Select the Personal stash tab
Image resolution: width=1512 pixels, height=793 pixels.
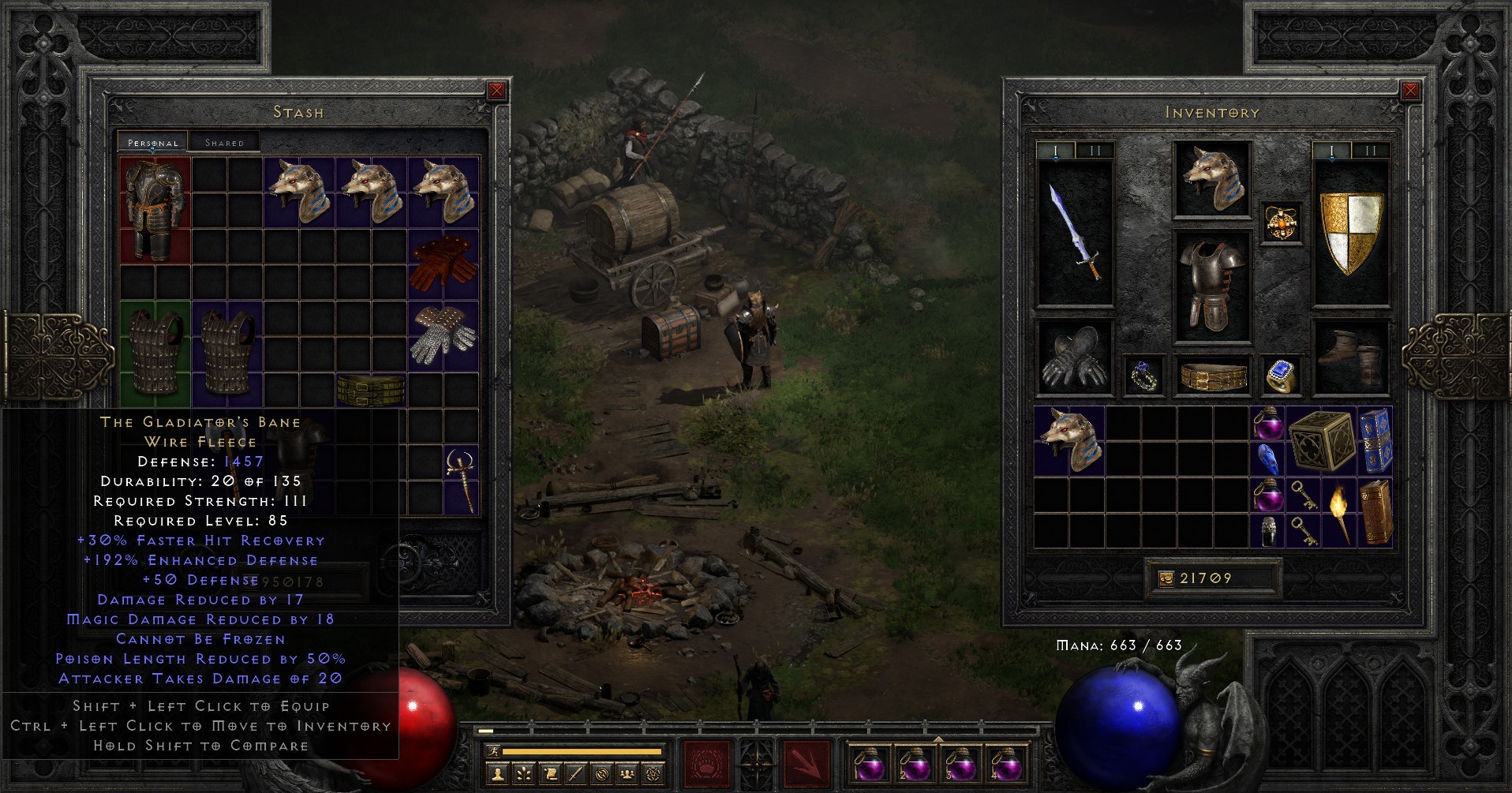[152, 143]
